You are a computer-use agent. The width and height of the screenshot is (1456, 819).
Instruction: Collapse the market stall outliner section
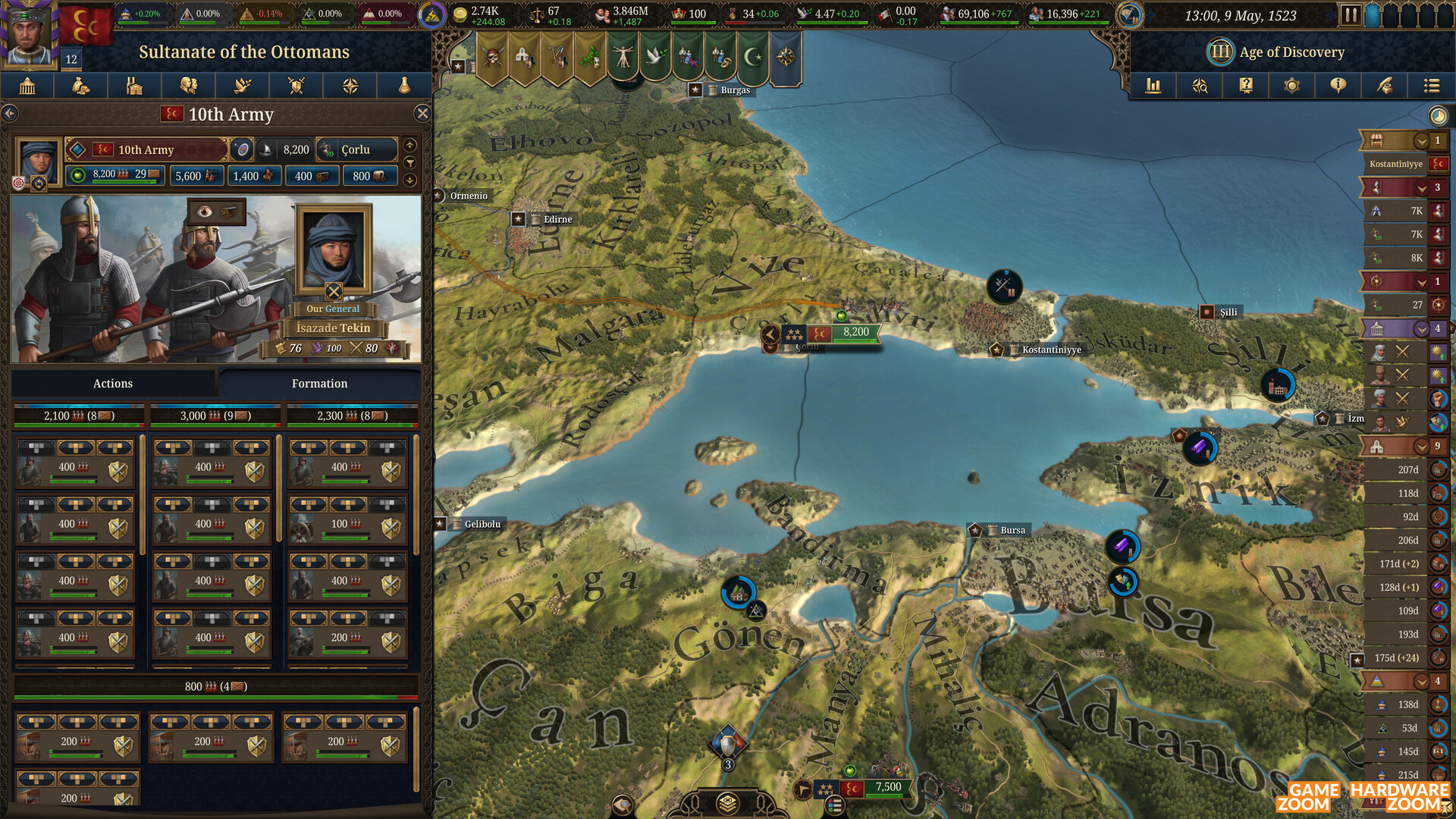1421,141
